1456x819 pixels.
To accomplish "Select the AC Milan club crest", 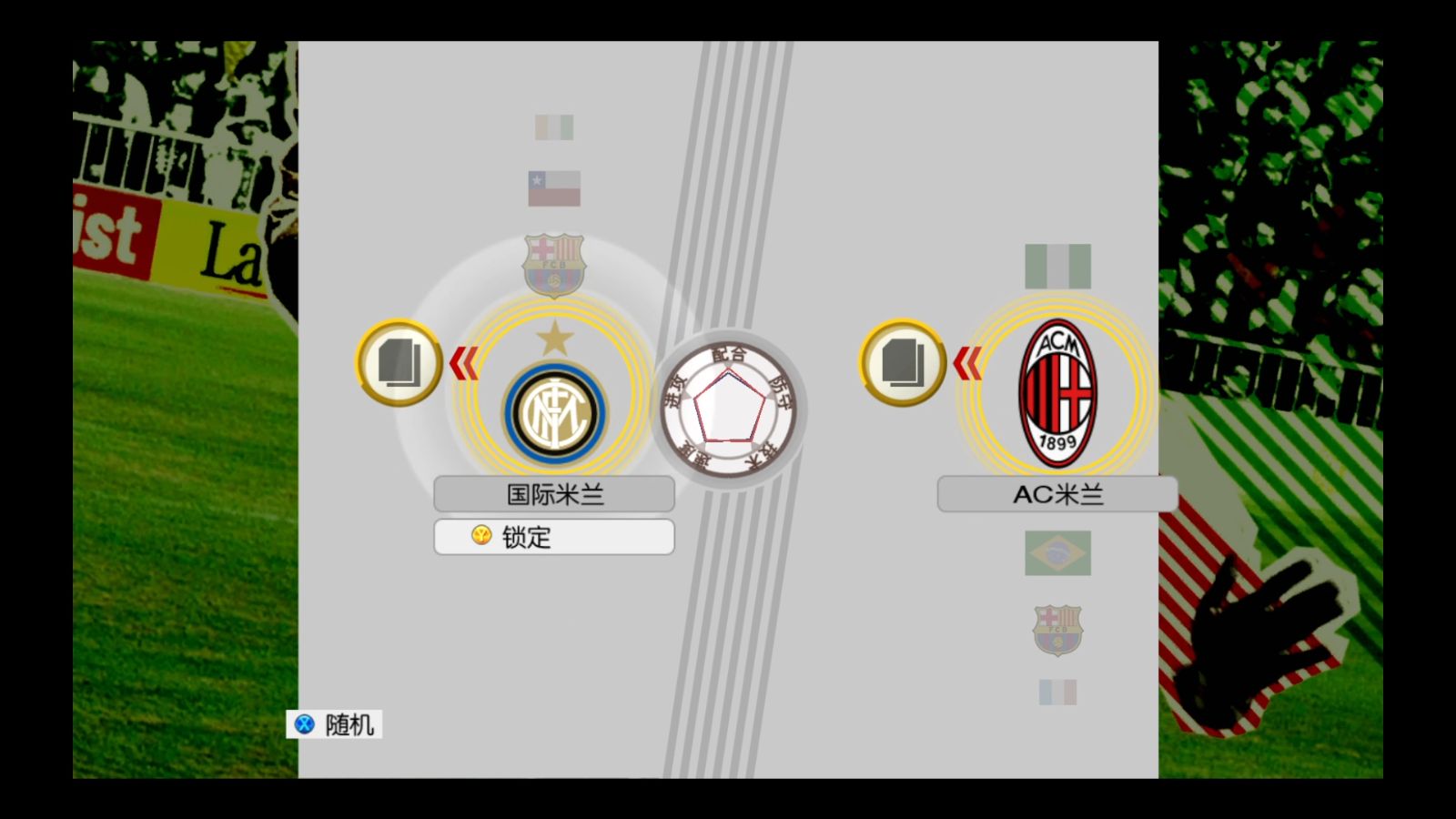I will (1057, 393).
